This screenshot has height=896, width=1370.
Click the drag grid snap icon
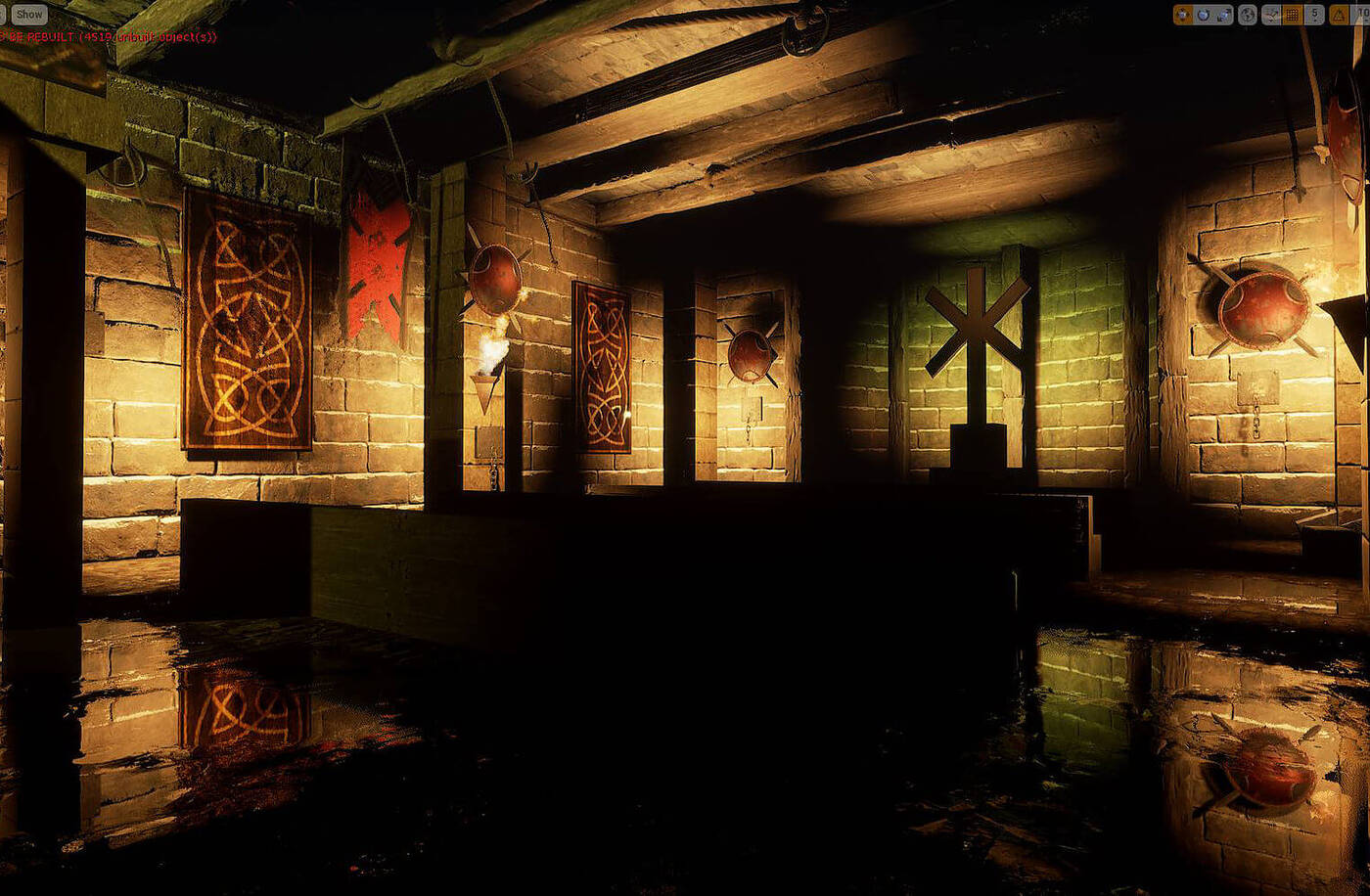pyautogui.click(x=1292, y=14)
